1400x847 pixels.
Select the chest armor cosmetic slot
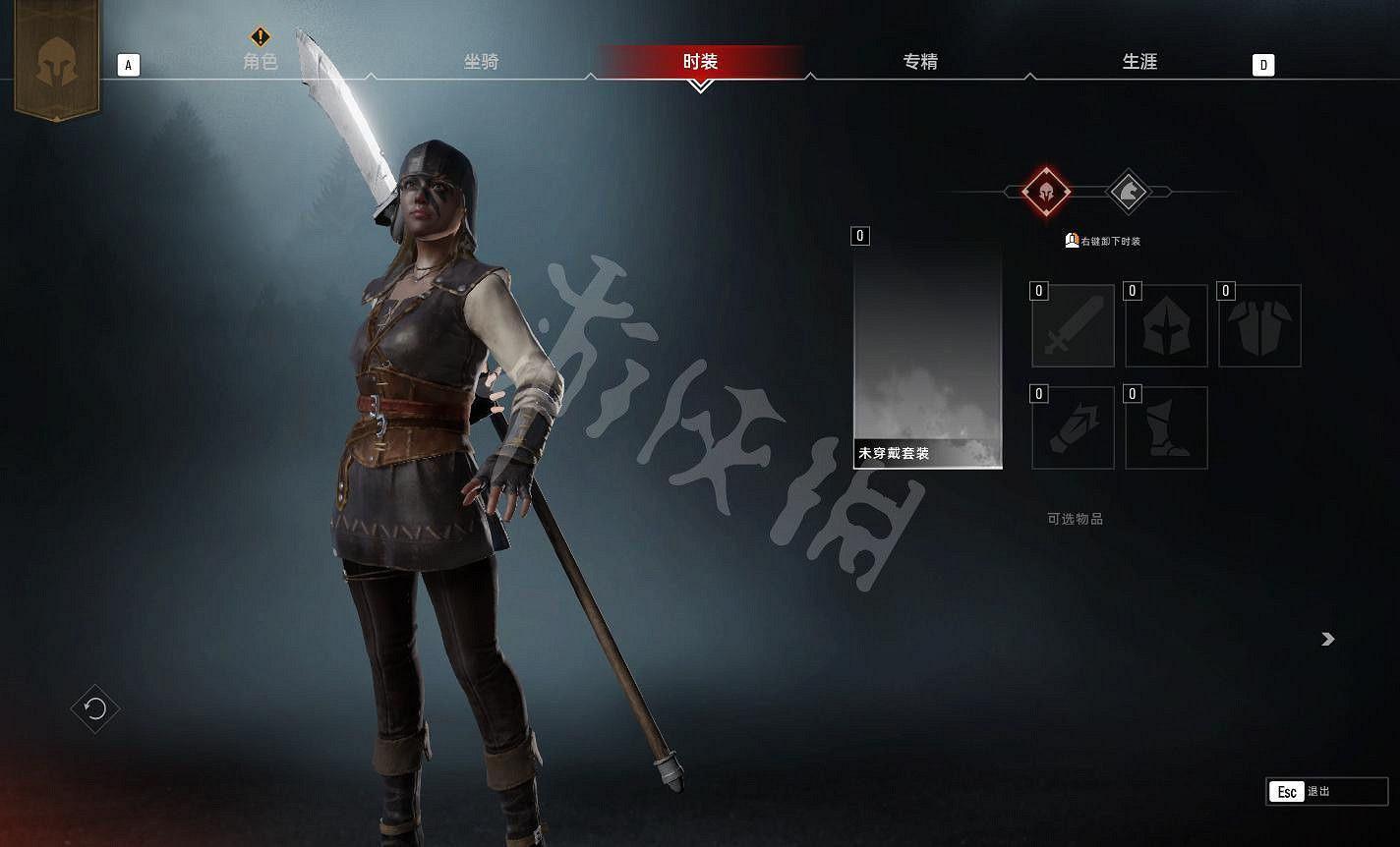1259,325
